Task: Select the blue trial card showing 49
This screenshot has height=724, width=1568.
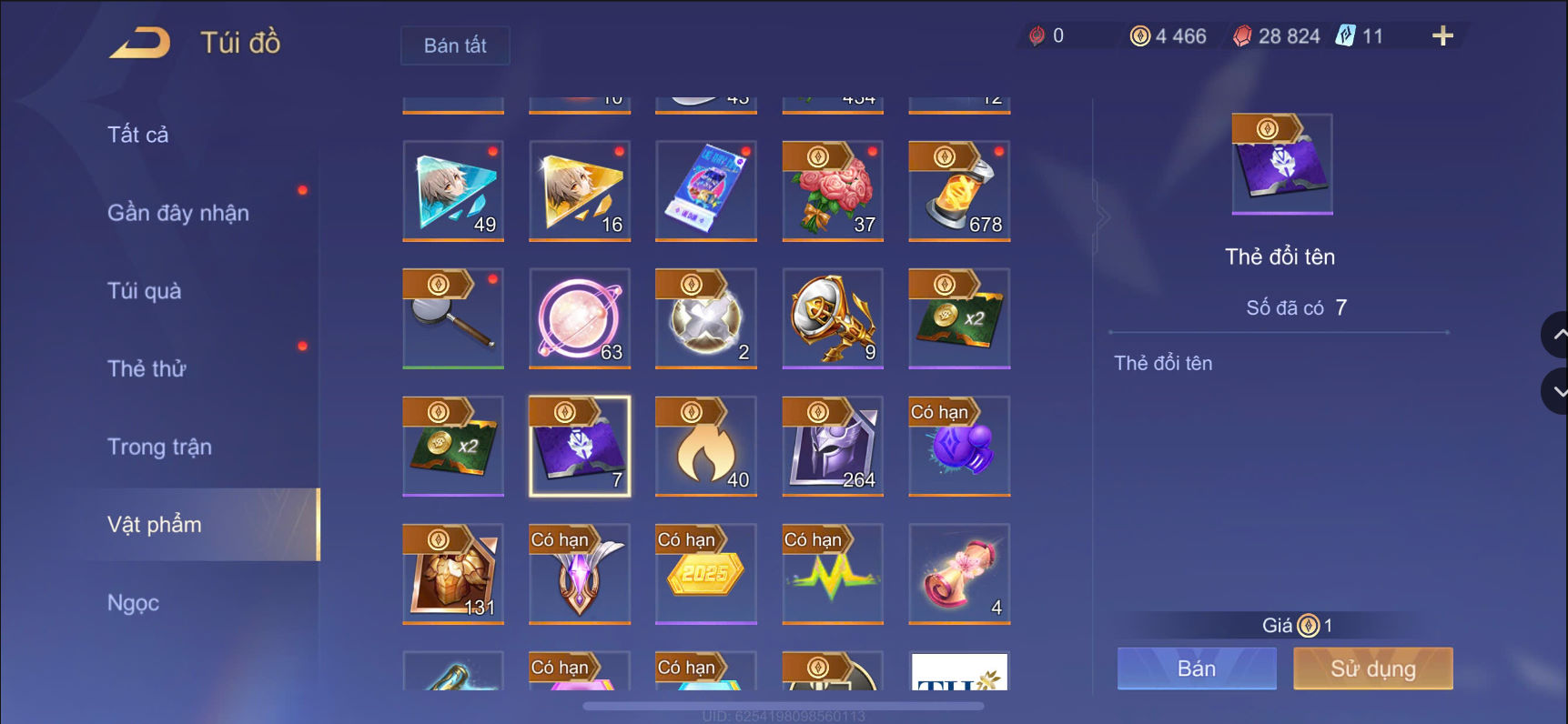Action: (x=452, y=191)
